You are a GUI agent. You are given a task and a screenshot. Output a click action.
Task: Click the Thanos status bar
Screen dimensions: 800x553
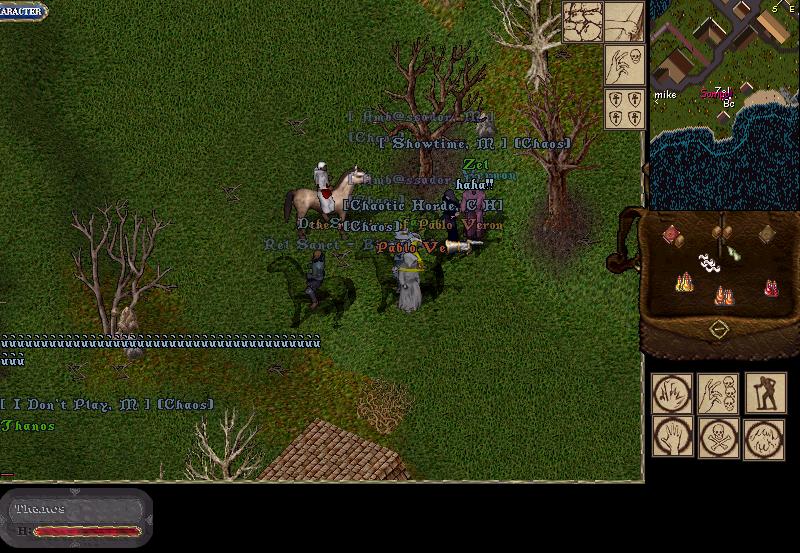click(x=77, y=518)
